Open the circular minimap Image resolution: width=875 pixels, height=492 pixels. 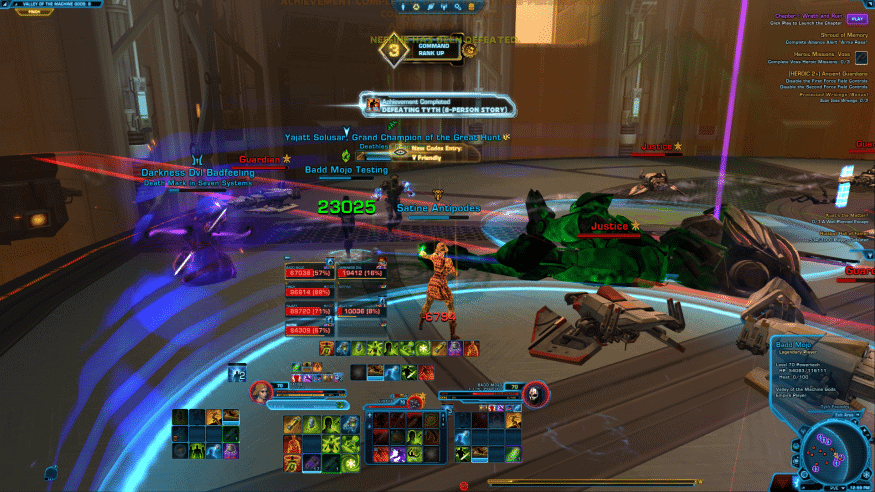click(832, 447)
